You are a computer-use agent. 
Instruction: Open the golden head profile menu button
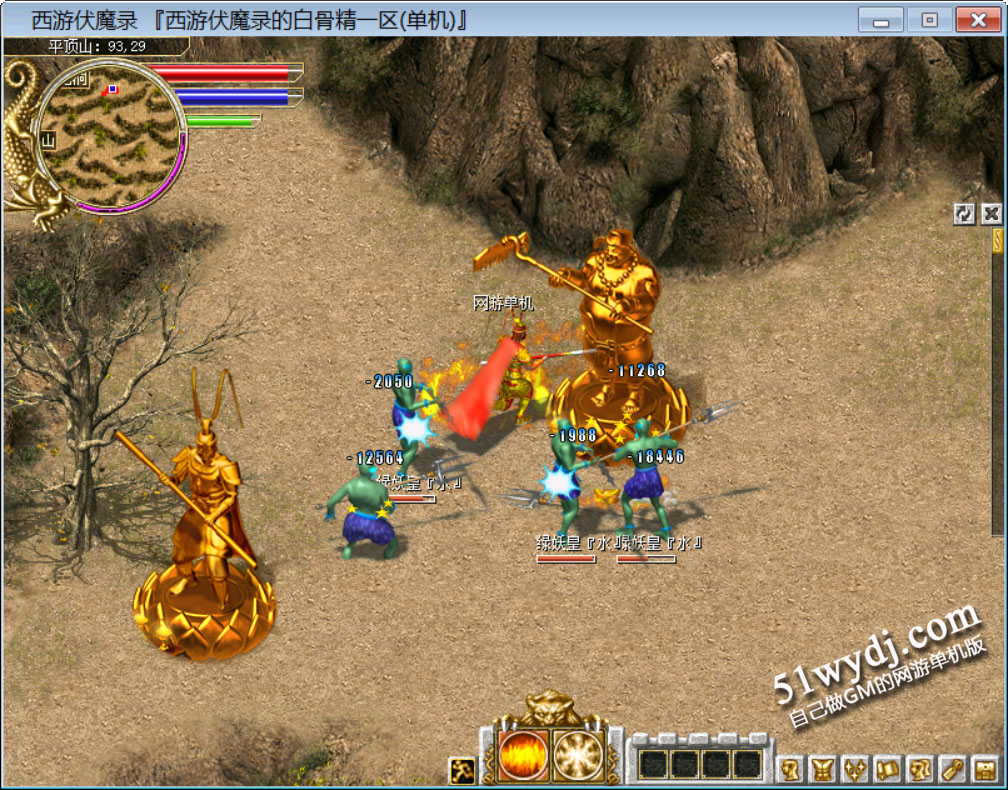(x=791, y=770)
